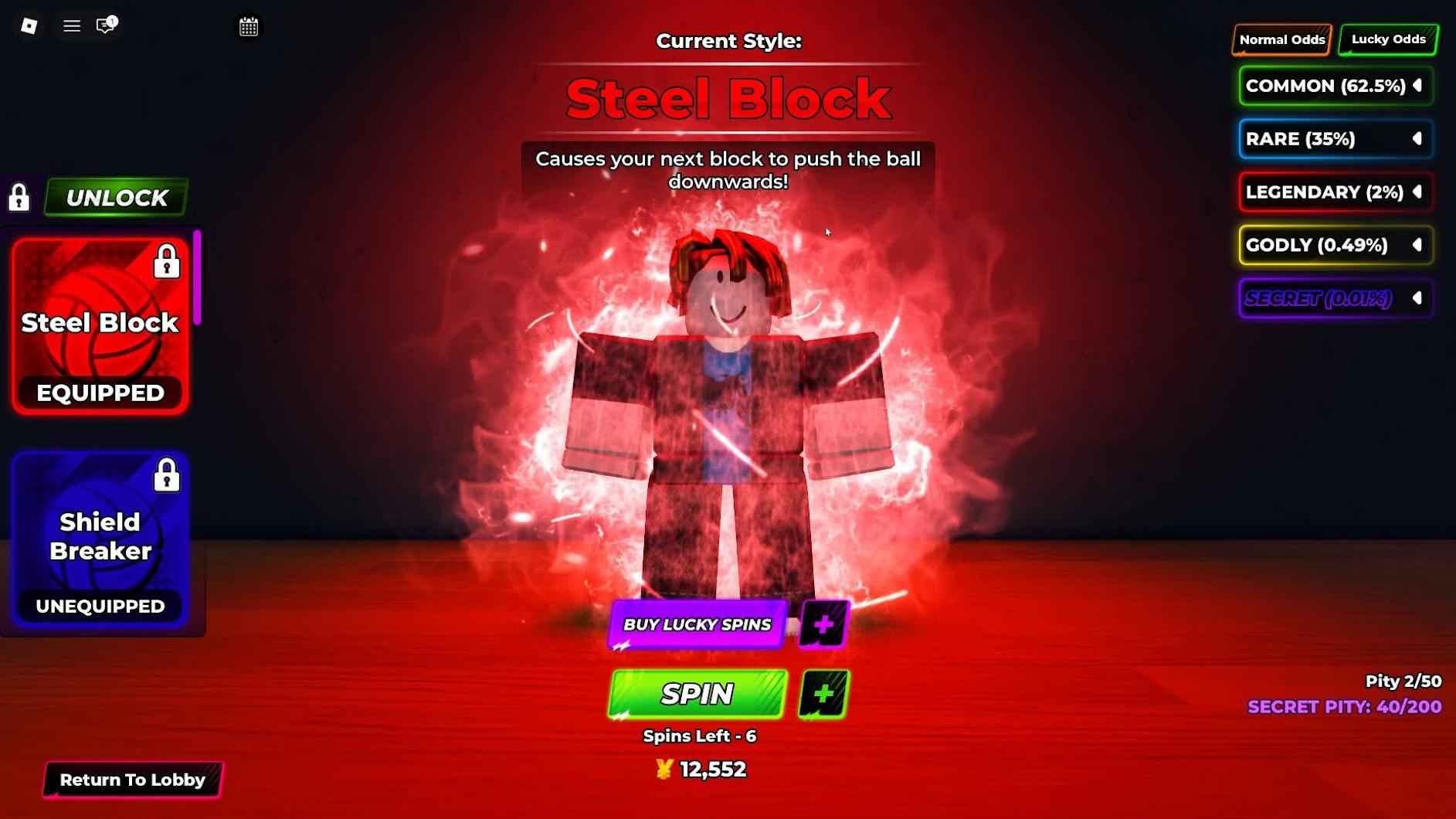Switch to the Normal Odds tab

1281,39
